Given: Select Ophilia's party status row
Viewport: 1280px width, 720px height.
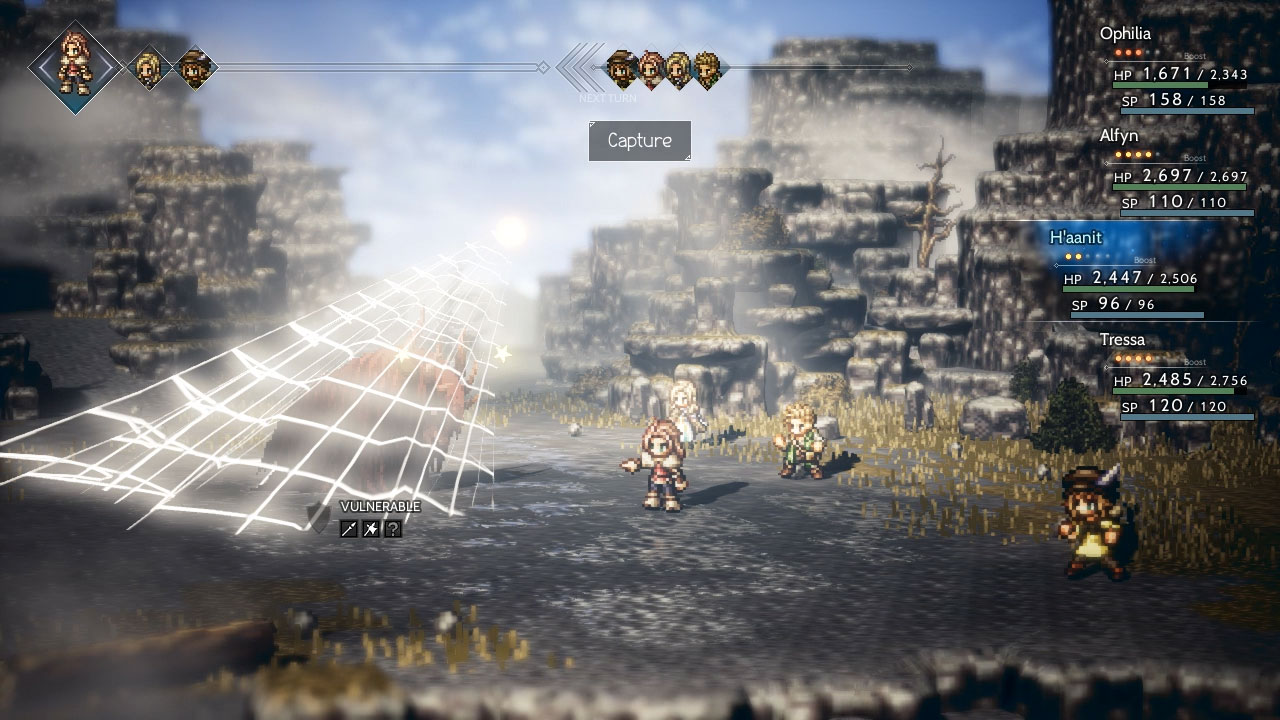Looking at the screenshot, I should point(1180,70).
